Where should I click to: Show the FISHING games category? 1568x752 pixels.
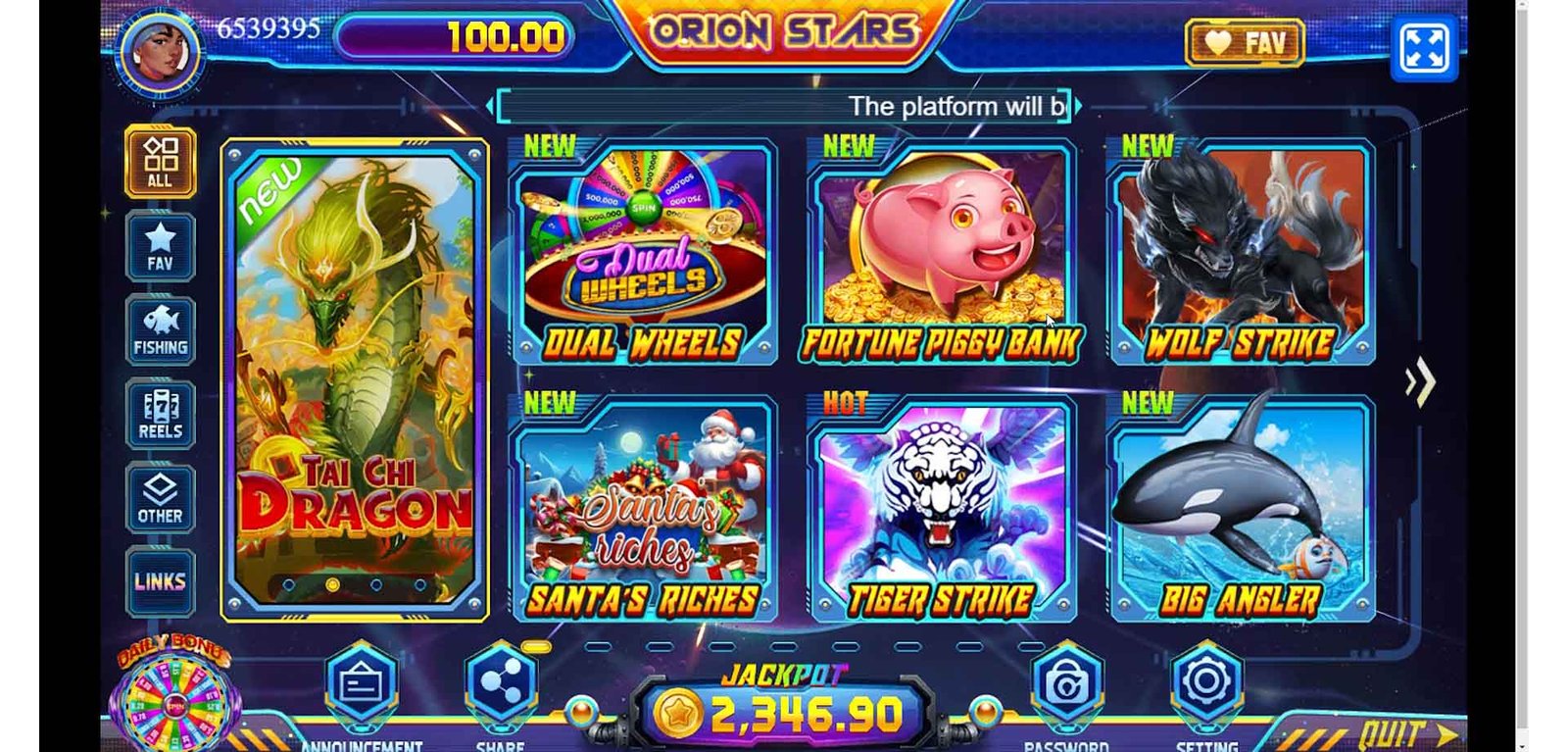click(160, 331)
